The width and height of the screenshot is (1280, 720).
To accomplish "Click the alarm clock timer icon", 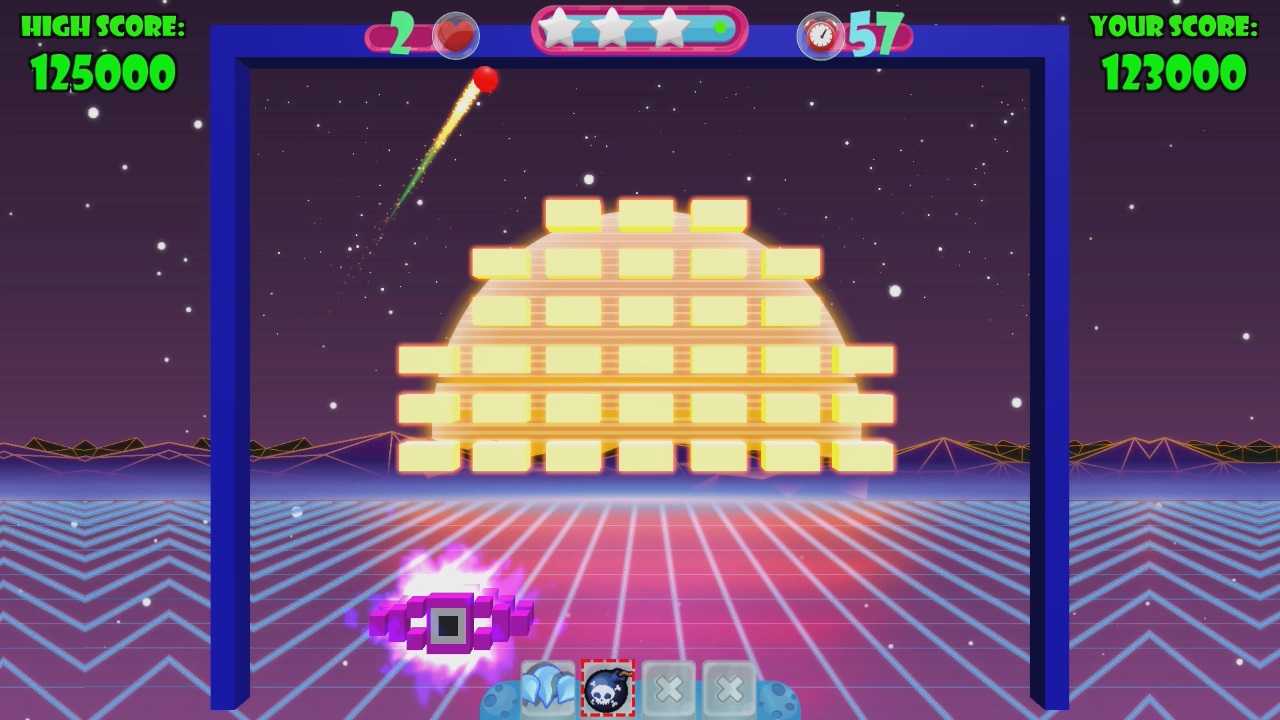I will pos(820,33).
